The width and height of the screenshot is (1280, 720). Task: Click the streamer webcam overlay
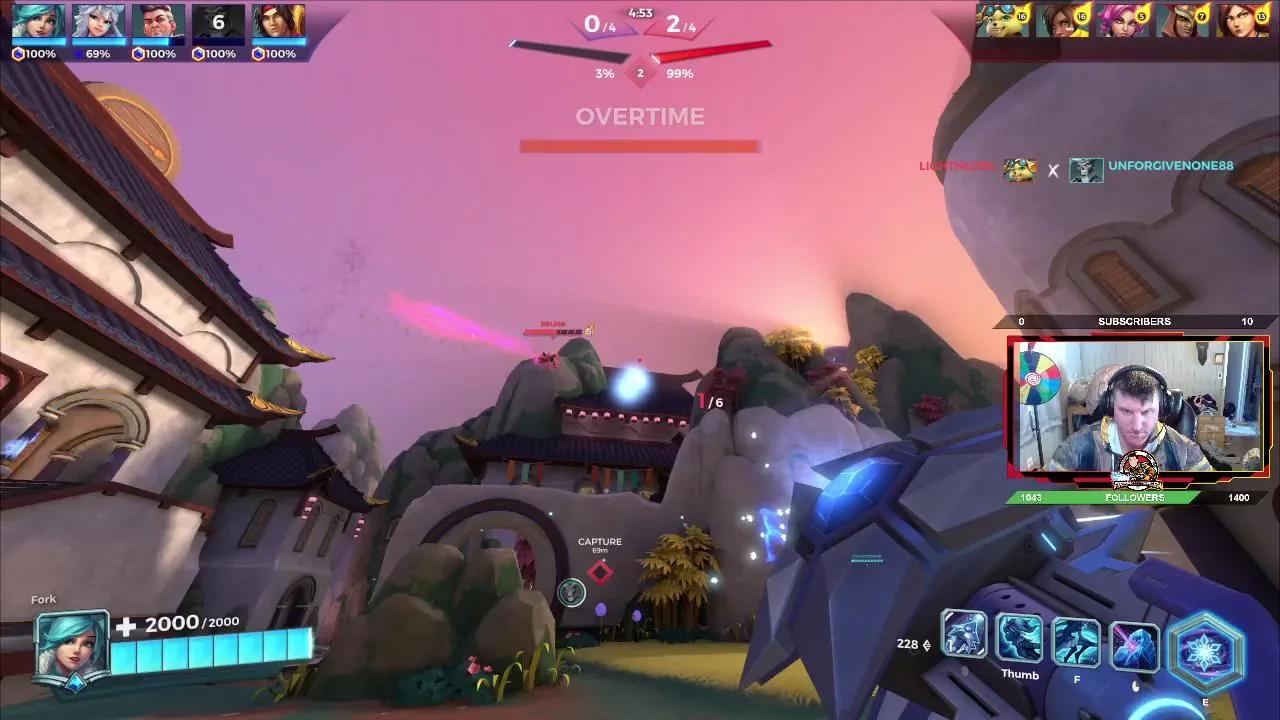(1138, 408)
